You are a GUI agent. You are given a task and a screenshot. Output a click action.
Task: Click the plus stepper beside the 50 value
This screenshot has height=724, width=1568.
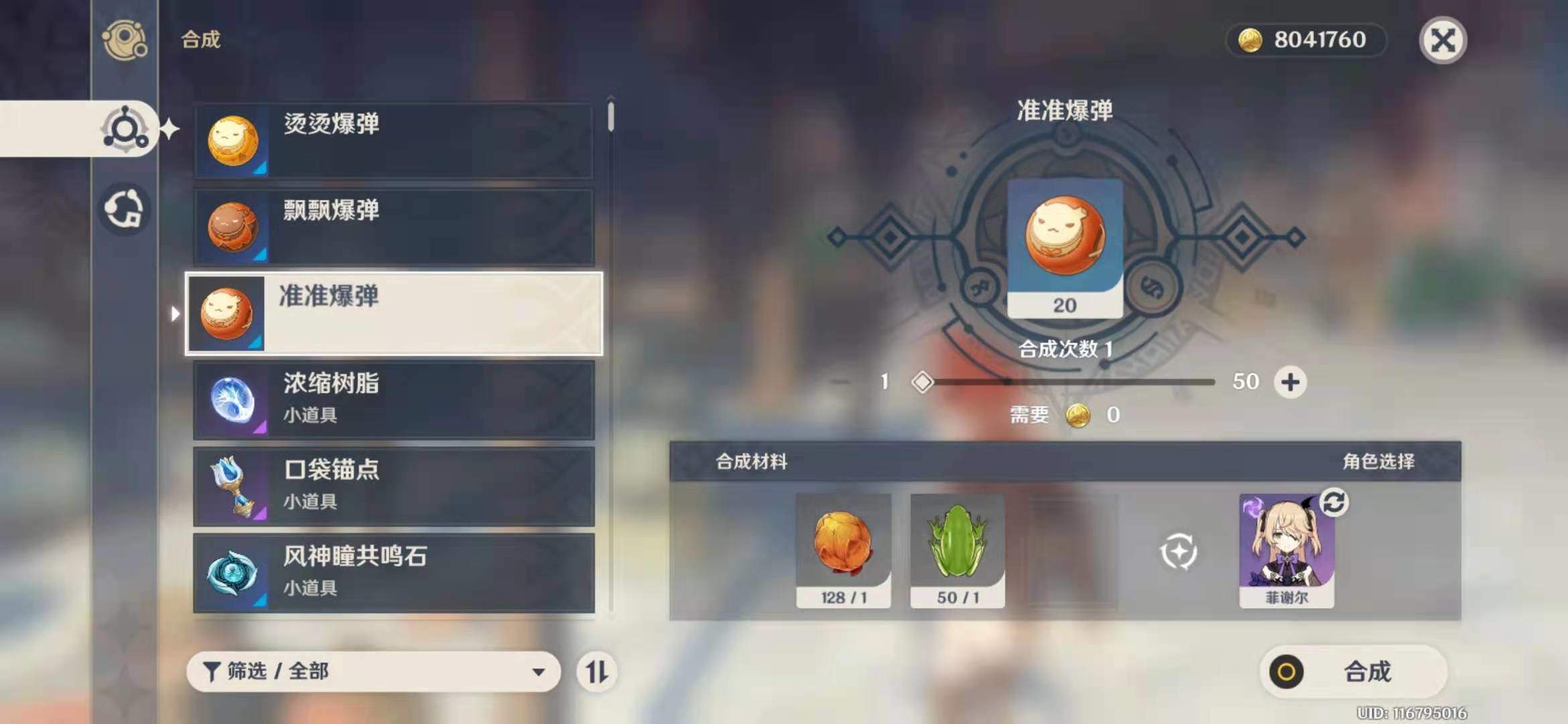click(x=1291, y=381)
